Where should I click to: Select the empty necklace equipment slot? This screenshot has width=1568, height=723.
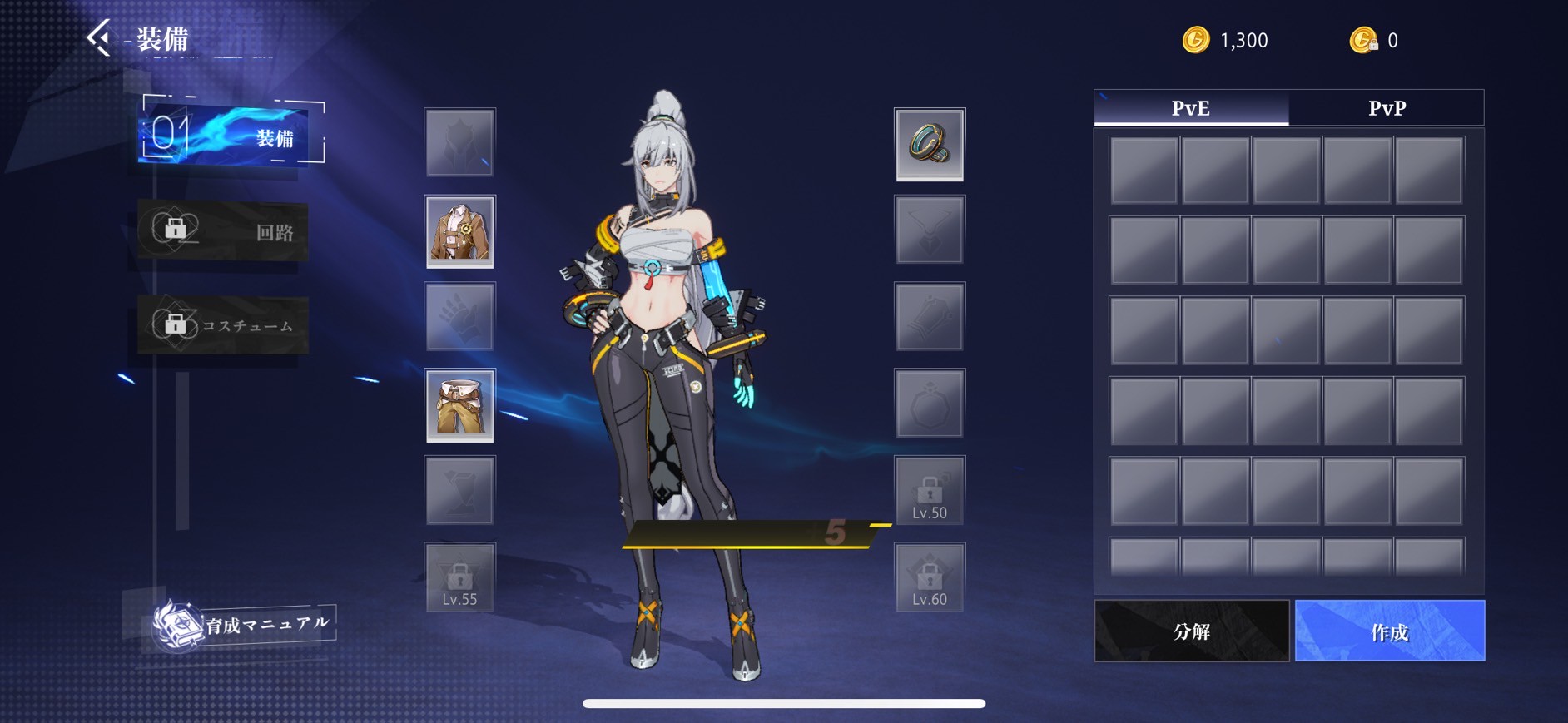click(930, 230)
